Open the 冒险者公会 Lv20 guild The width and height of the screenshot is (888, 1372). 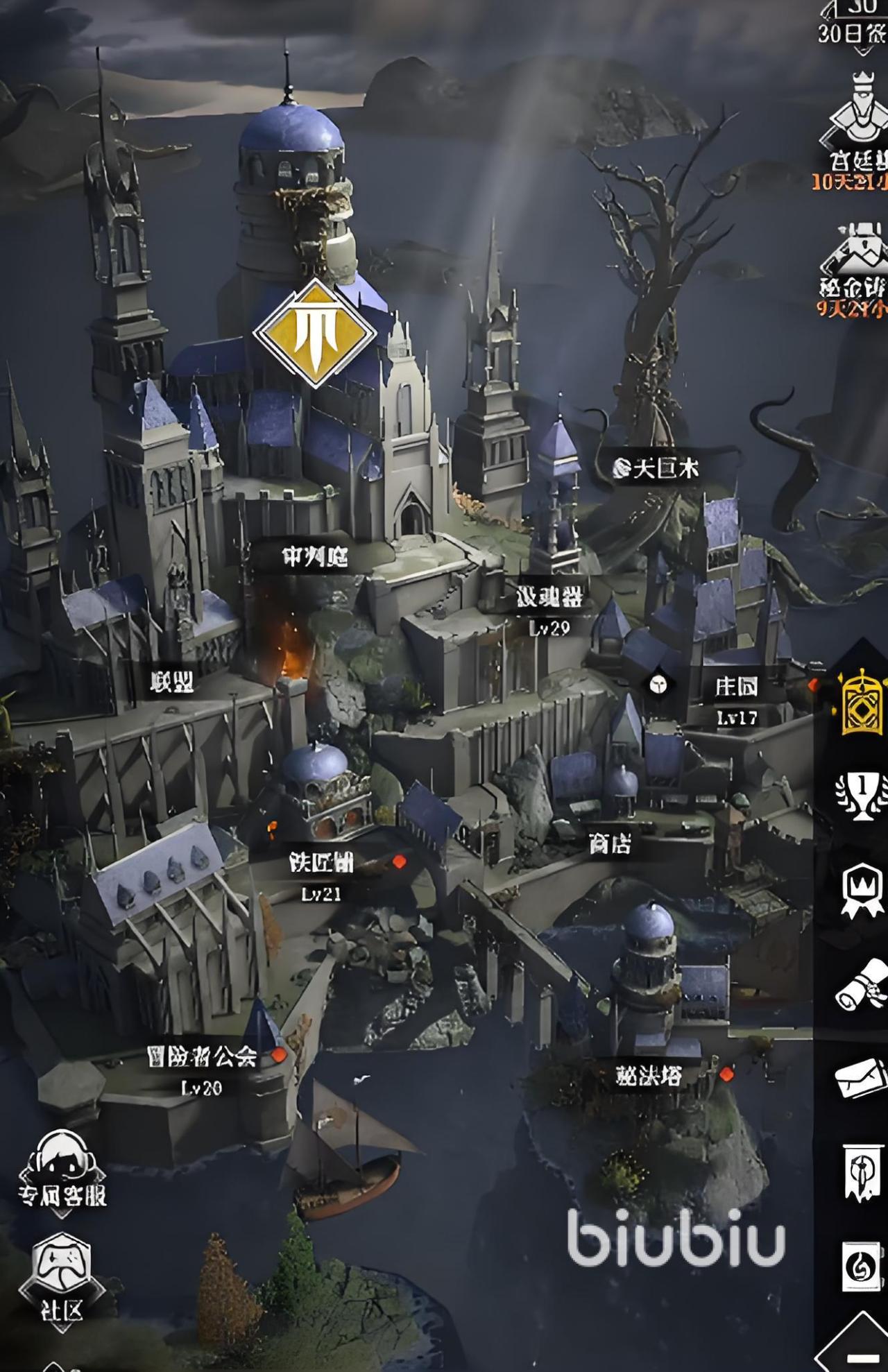(x=202, y=1057)
